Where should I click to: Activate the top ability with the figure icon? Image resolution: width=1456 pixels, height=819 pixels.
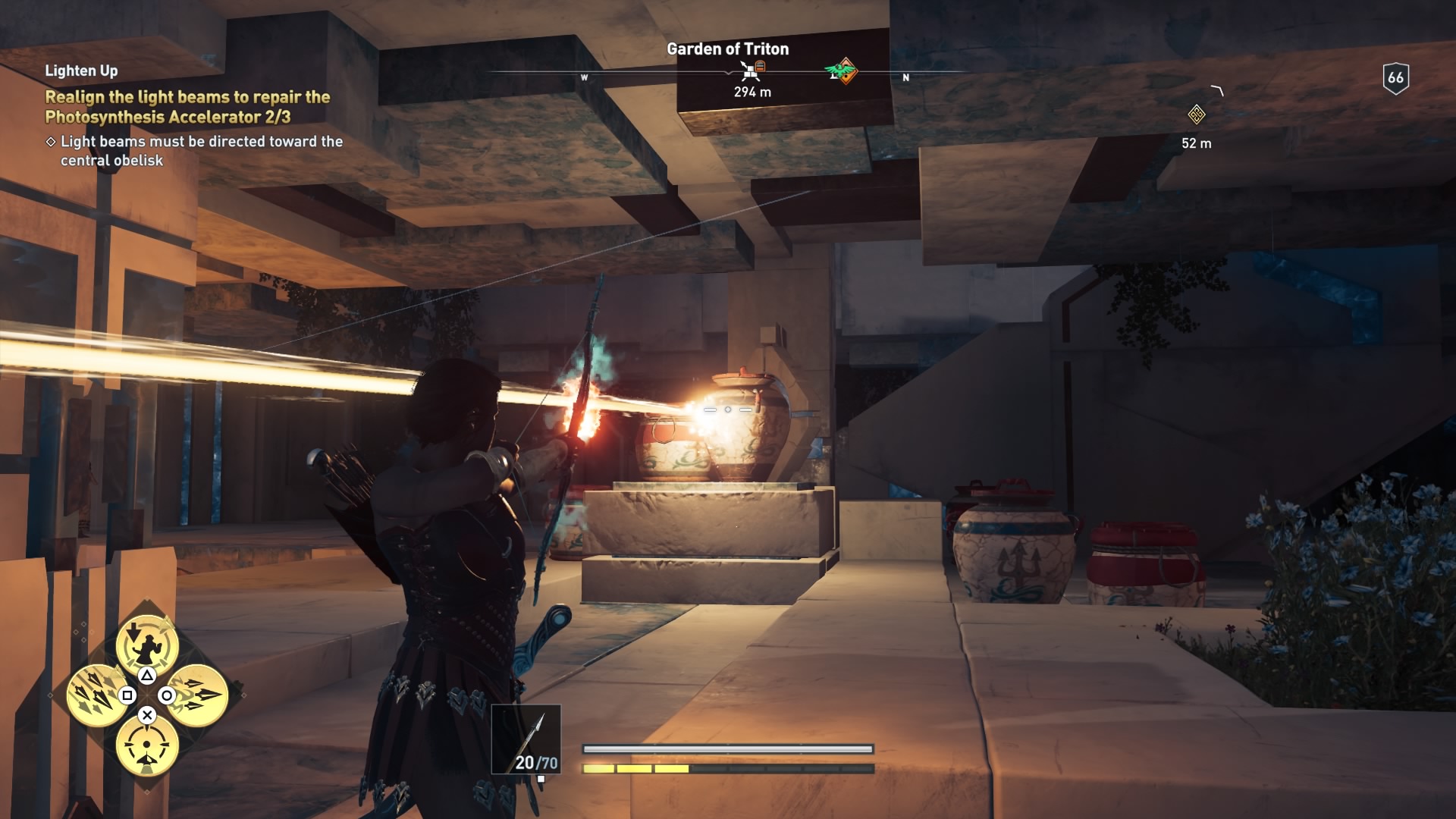pyautogui.click(x=147, y=644)
